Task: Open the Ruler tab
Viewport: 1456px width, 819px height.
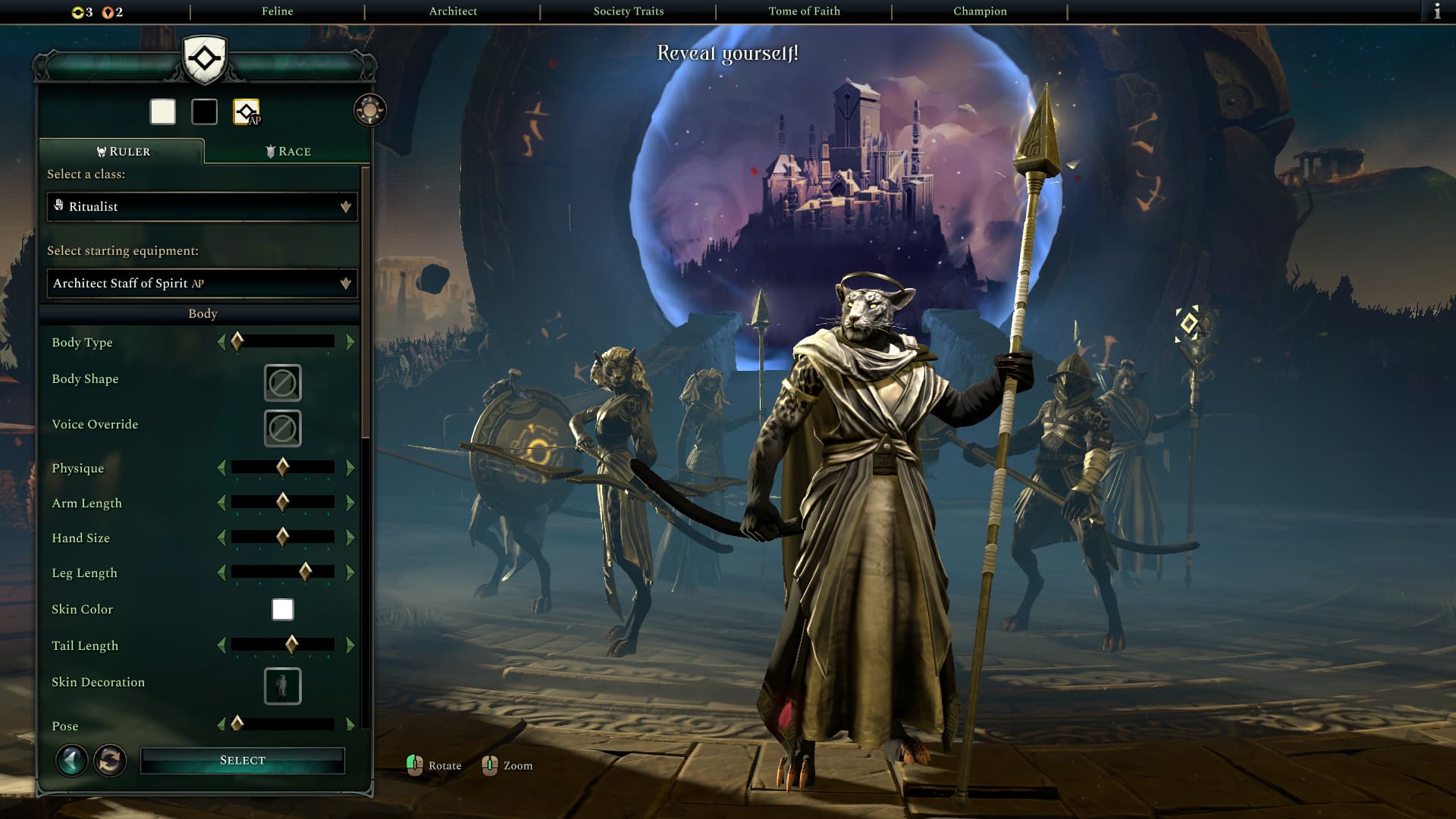Action: 123,152
